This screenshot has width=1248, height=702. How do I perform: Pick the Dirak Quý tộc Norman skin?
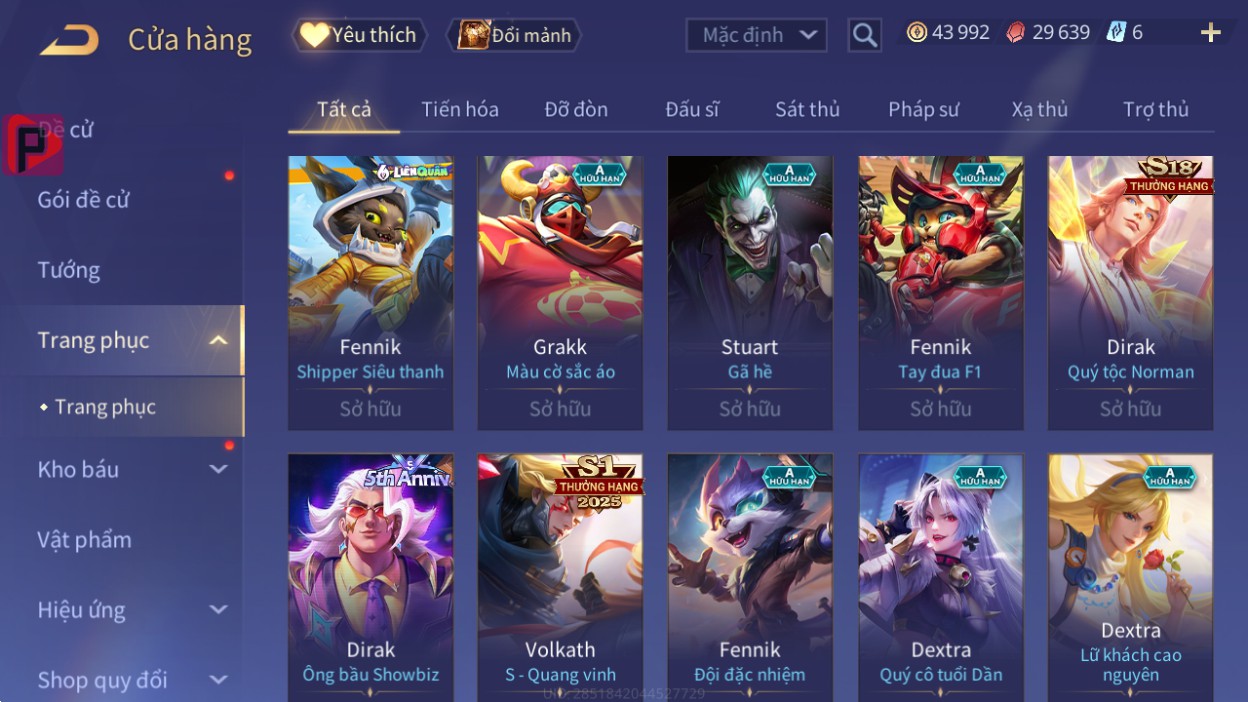(x=1130, y=292)
